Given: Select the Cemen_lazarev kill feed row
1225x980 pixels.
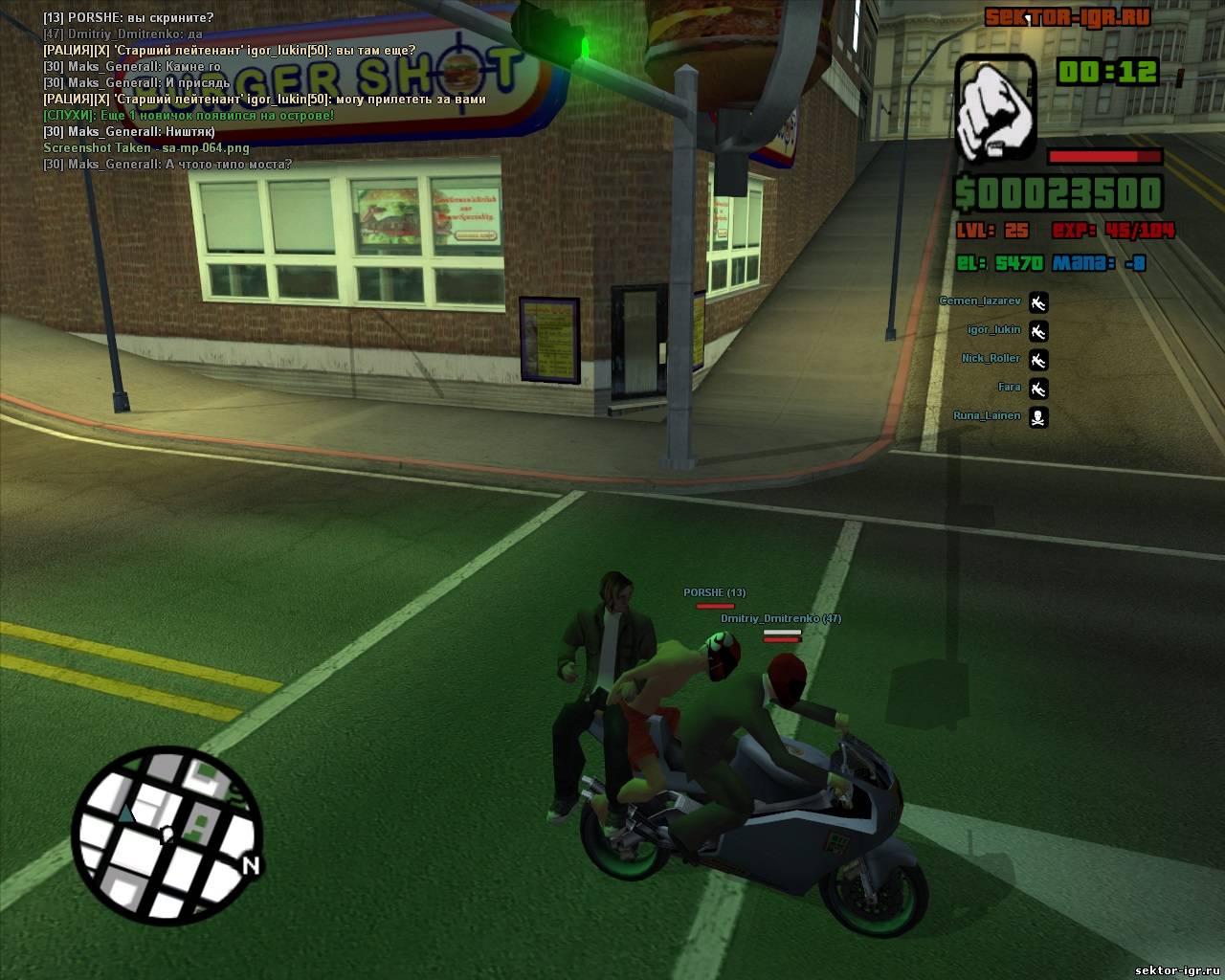Looking at the screenshot, I should point(993,302).
